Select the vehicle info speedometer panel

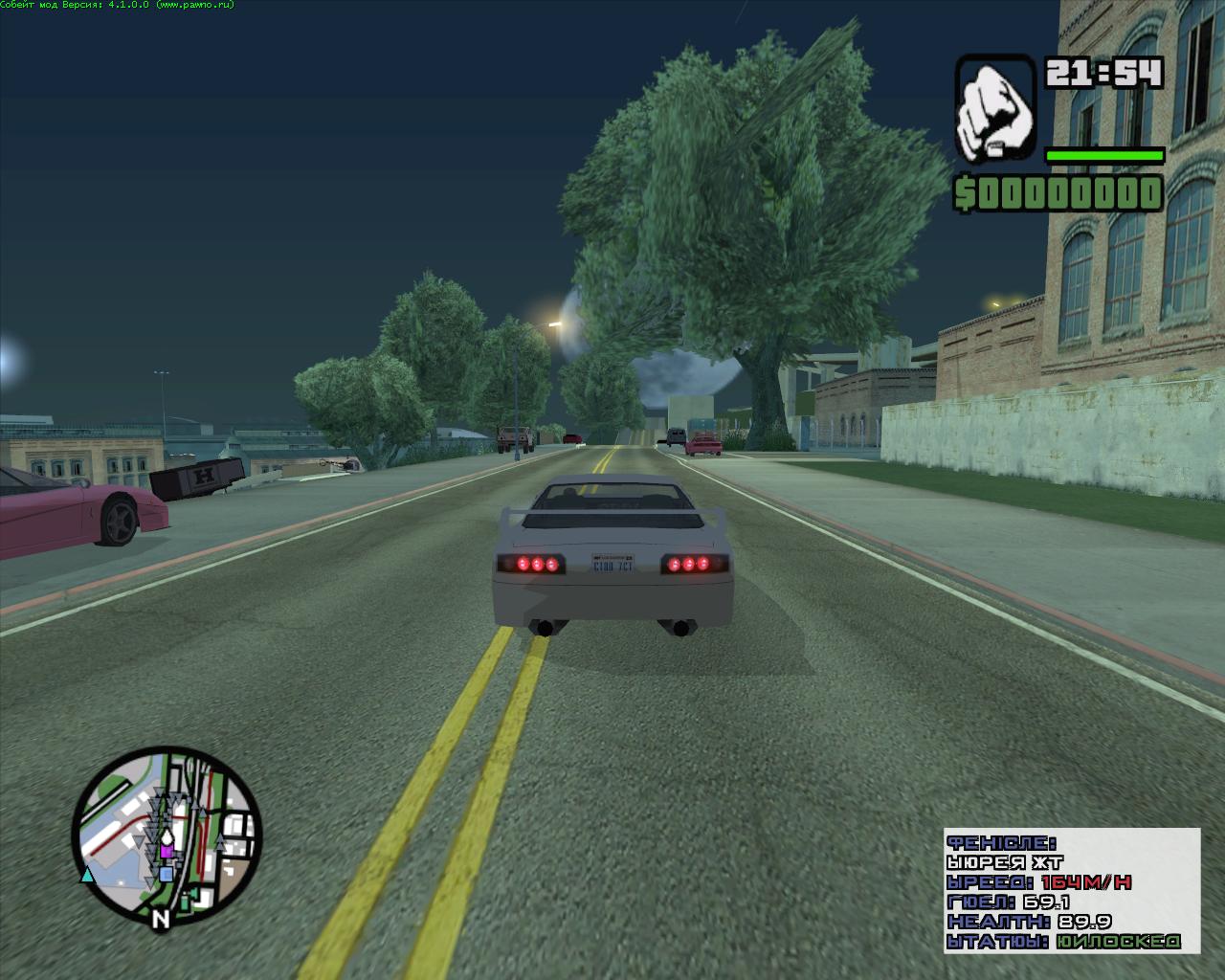(x=1071, y=890)
